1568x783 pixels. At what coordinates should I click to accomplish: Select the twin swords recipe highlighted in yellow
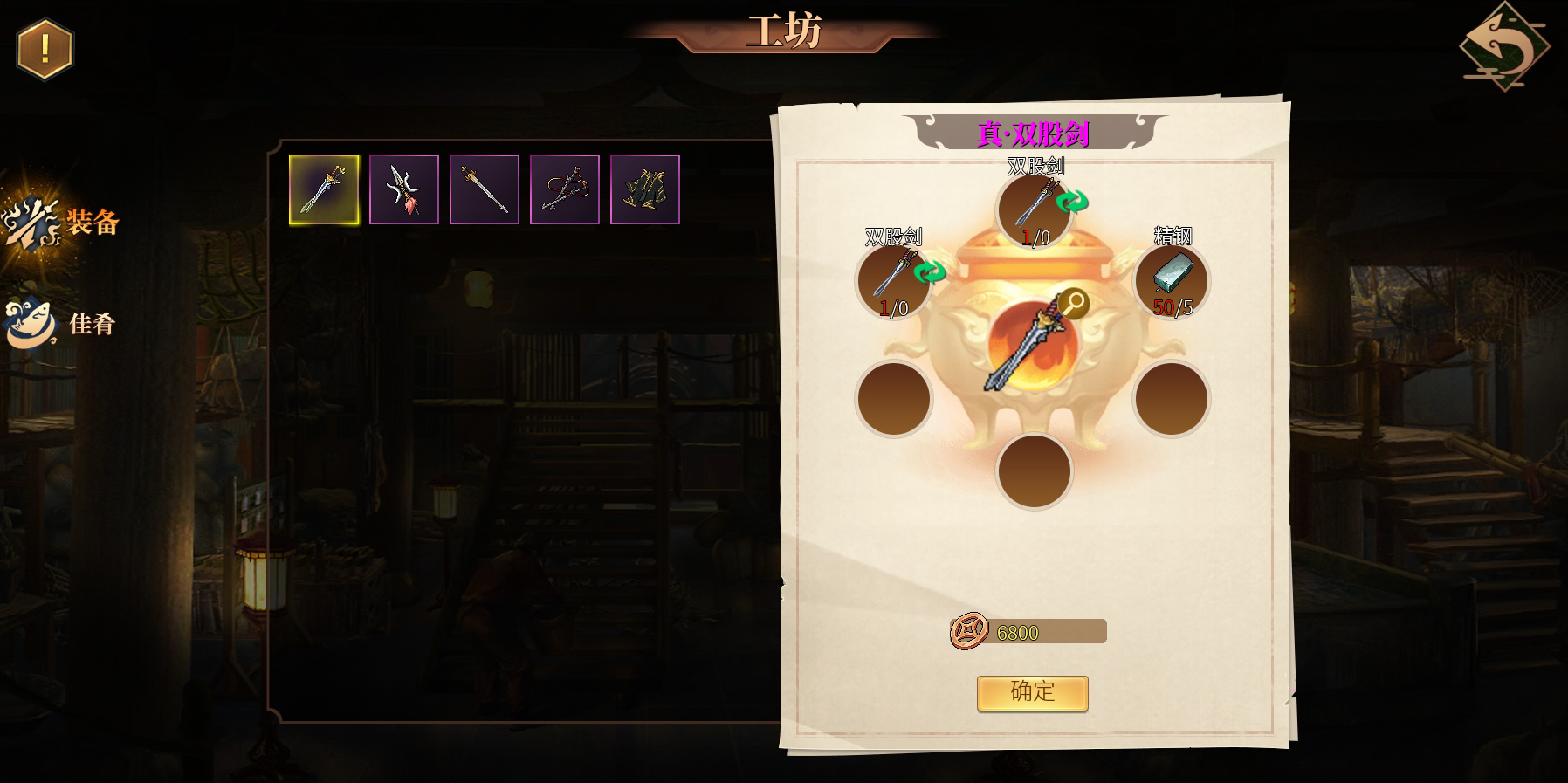point(324,189)
